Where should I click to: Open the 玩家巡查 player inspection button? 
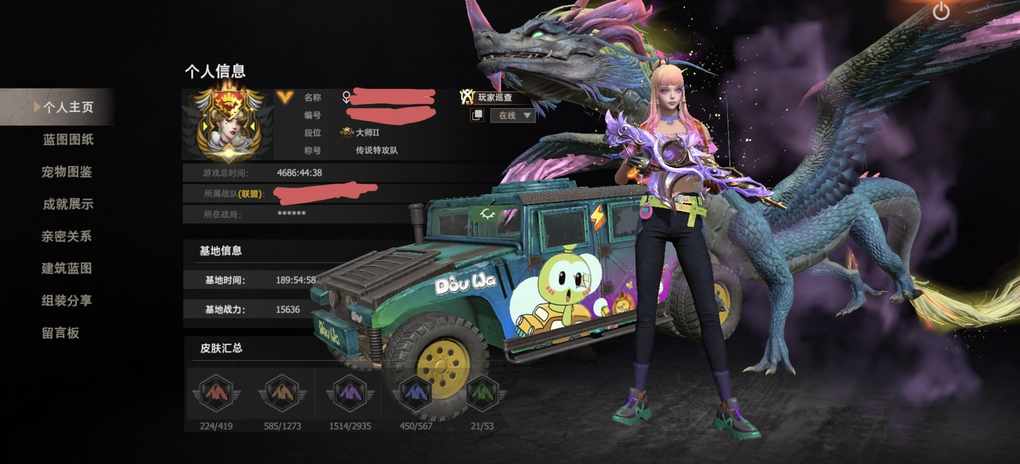click(x=487, y=97)
